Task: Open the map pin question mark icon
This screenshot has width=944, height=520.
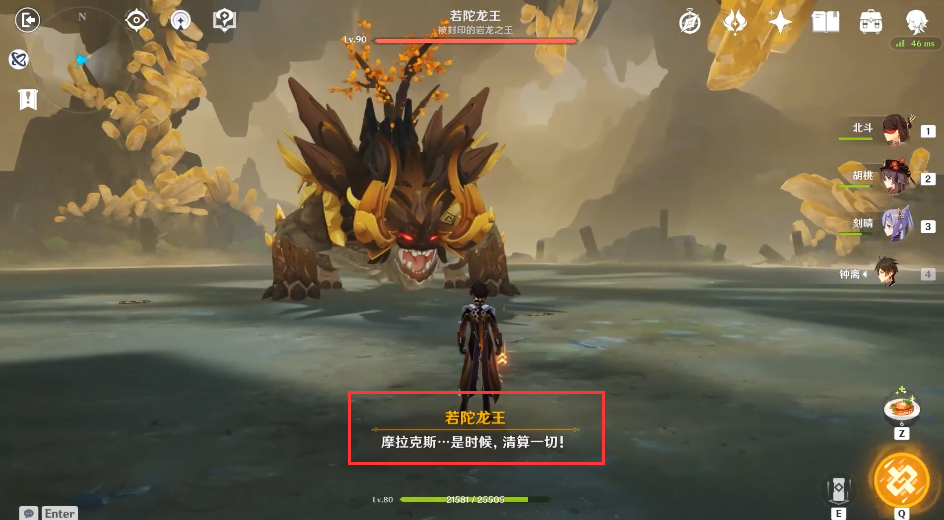Action: coord(225,20)
